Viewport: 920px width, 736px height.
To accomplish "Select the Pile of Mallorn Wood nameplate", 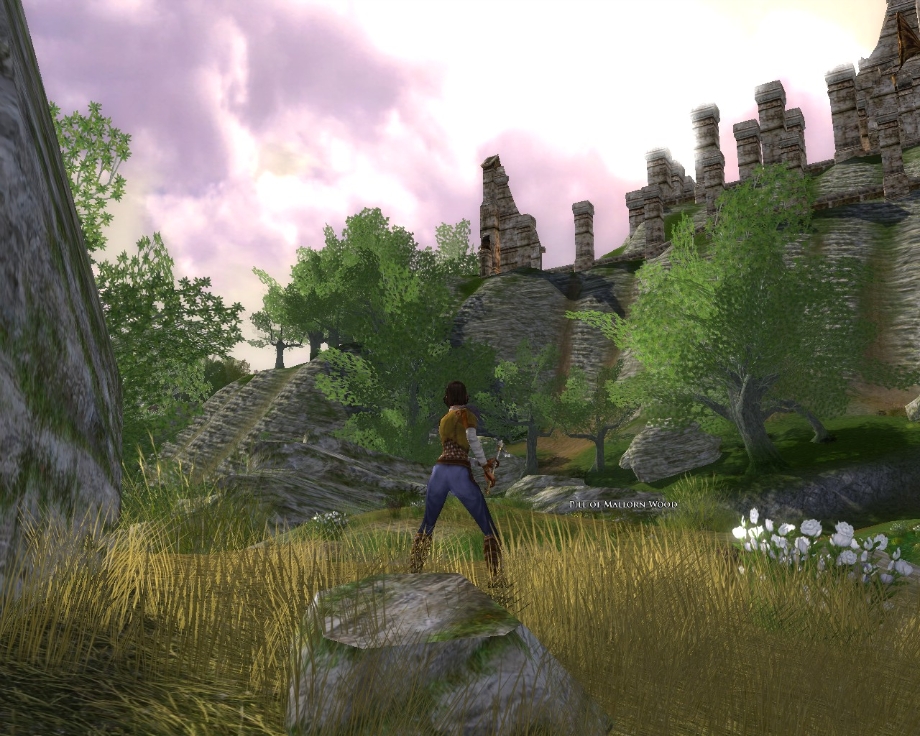I will coord(622,505).
